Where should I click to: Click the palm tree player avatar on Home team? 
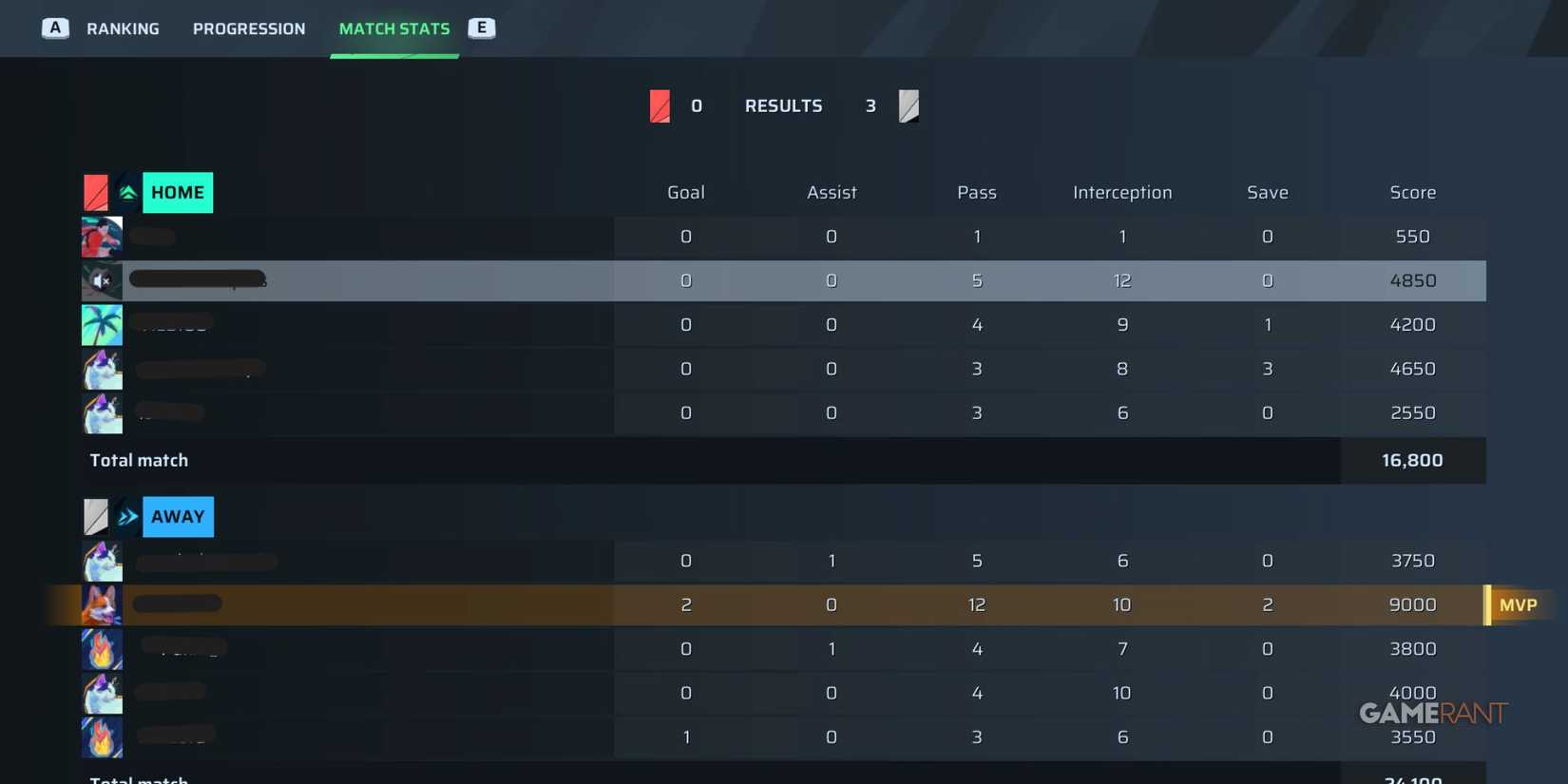(x=102, y=324)
